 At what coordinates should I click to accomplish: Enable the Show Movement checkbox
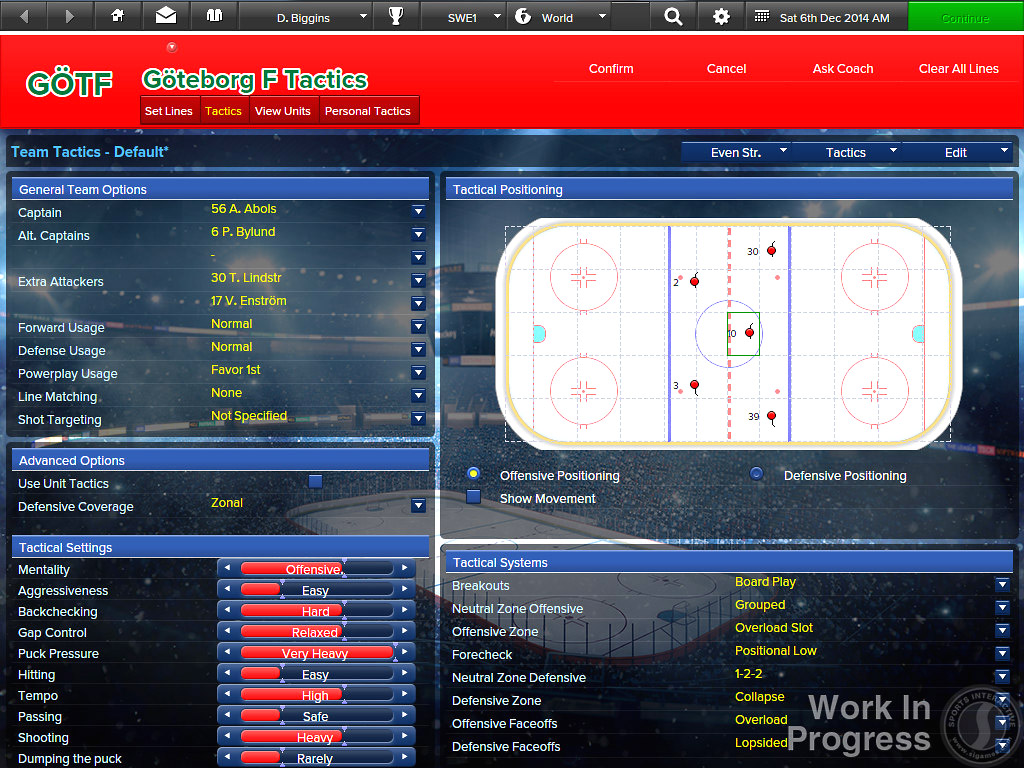[474, 497]
